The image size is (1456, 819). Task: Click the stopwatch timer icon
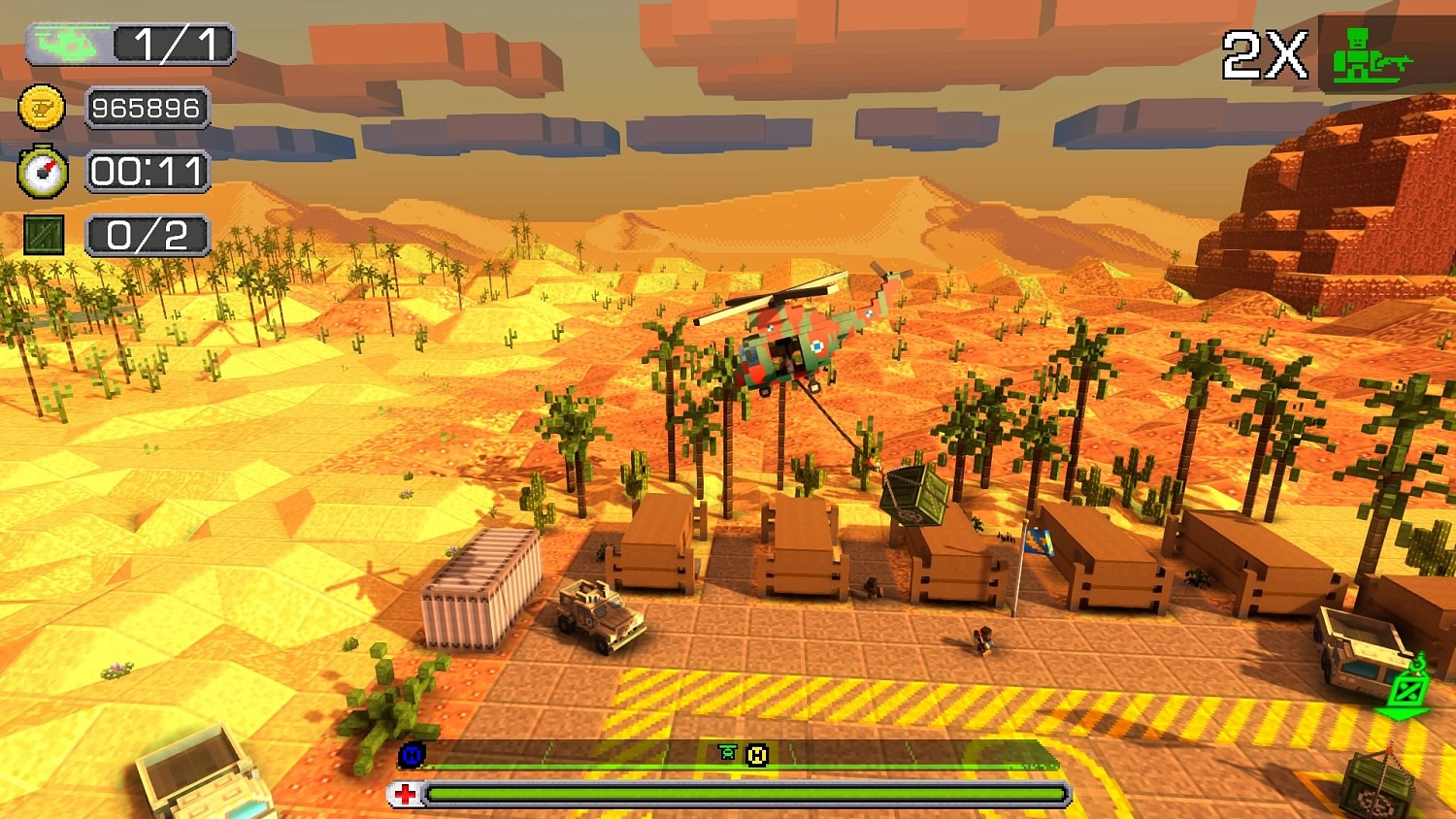tap(44, 172)
